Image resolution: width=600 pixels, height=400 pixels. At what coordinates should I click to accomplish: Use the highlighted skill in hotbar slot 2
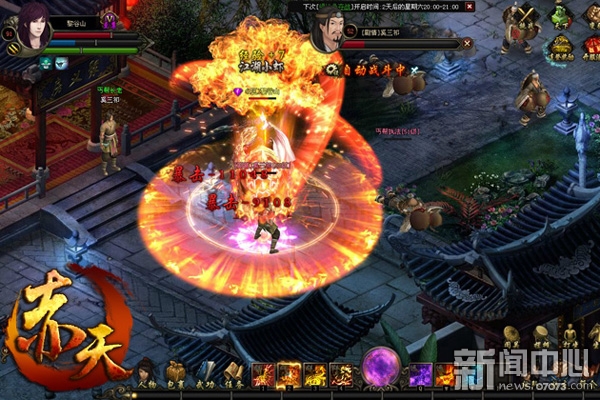pyautogui.click(x=289, y=375)
